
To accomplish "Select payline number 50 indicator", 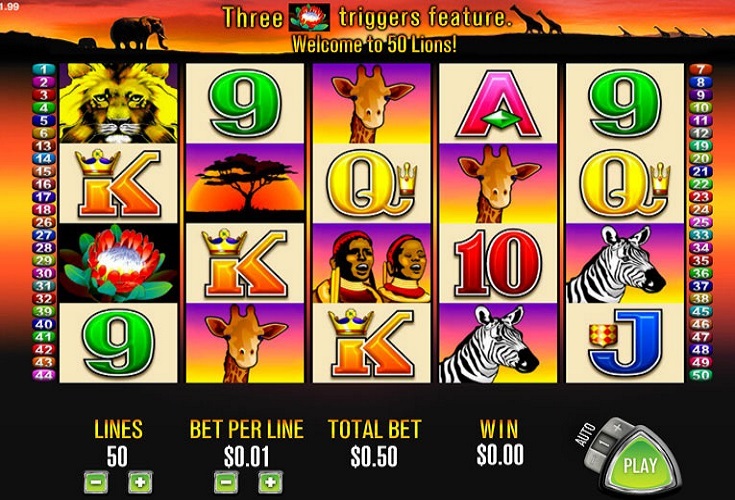I will coord(700,374).
